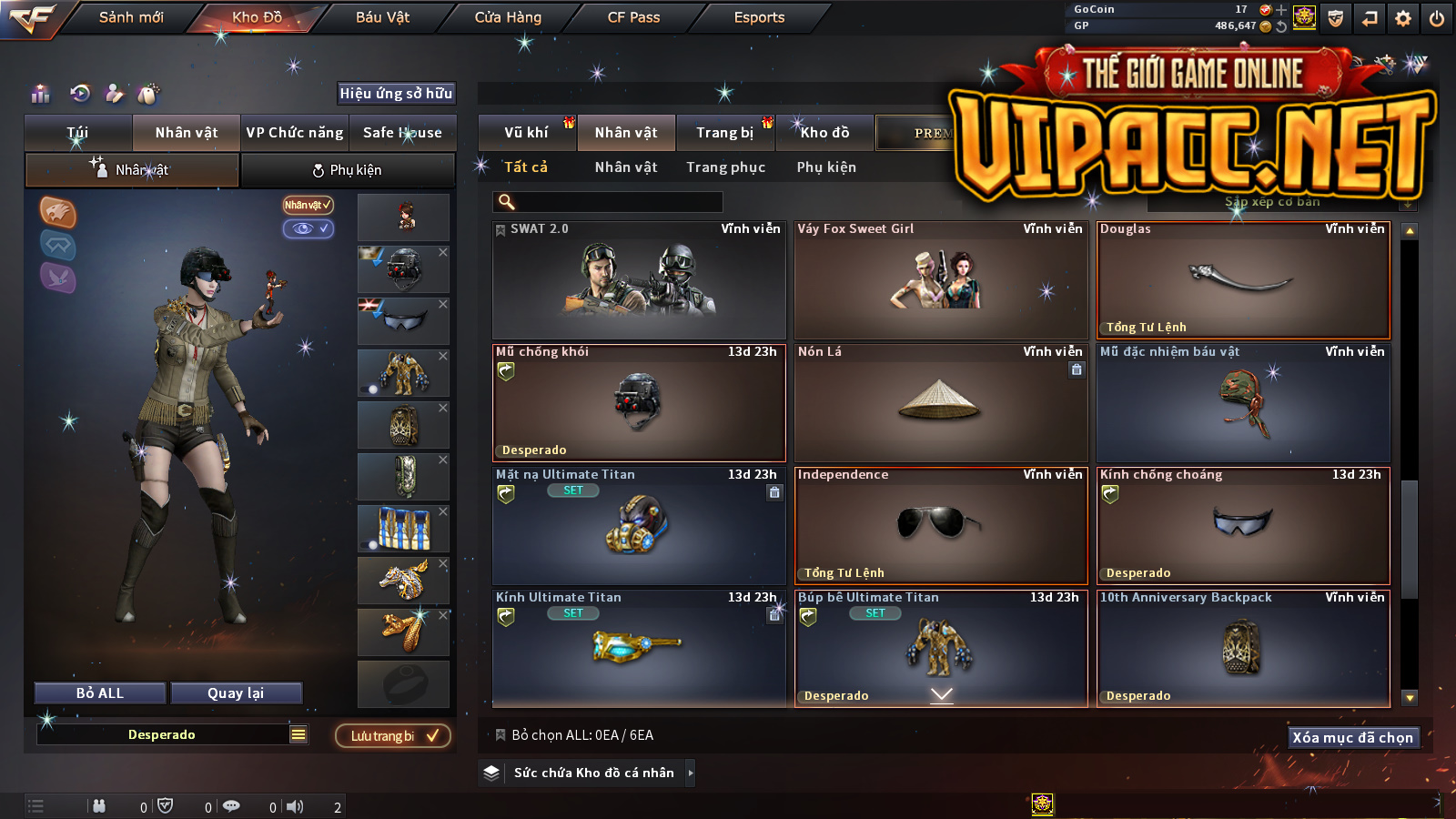Viewport: 1456px width, 819px height.
Task: Switch to the Trang bị tab
Action: 725,133
